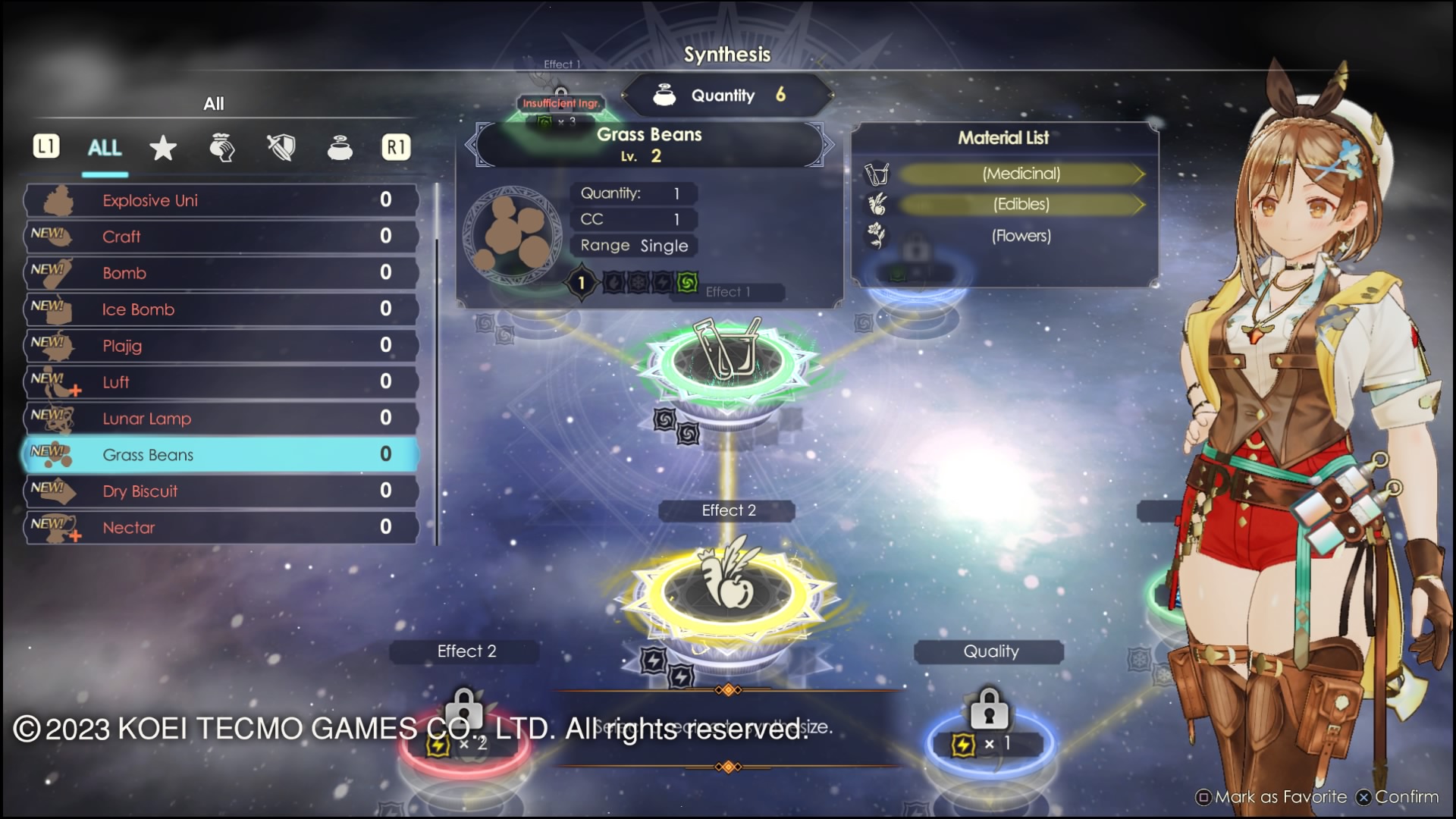Select the (Medicinal) material entry
The height and width of the screenshot is (819, 1456).
tap(1021, 174)
